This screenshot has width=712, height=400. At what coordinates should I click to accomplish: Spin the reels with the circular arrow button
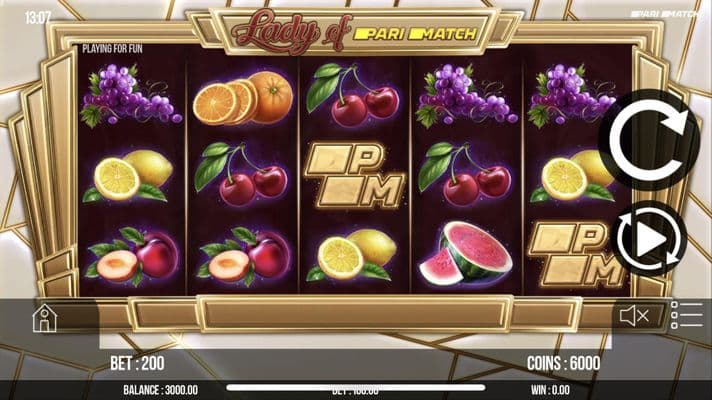point(649,139)
